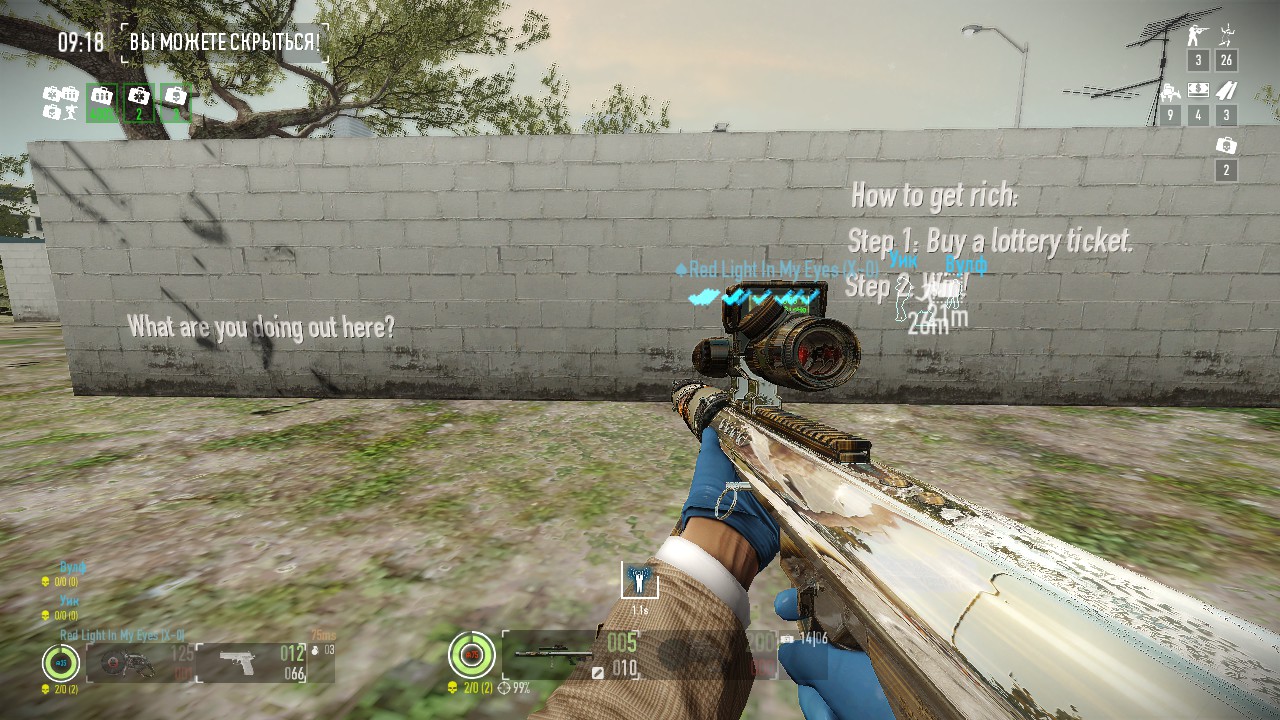Click the skill cooldown icon above weapon panel
This screenshot has width=1280, height=720.
[639, 579]
